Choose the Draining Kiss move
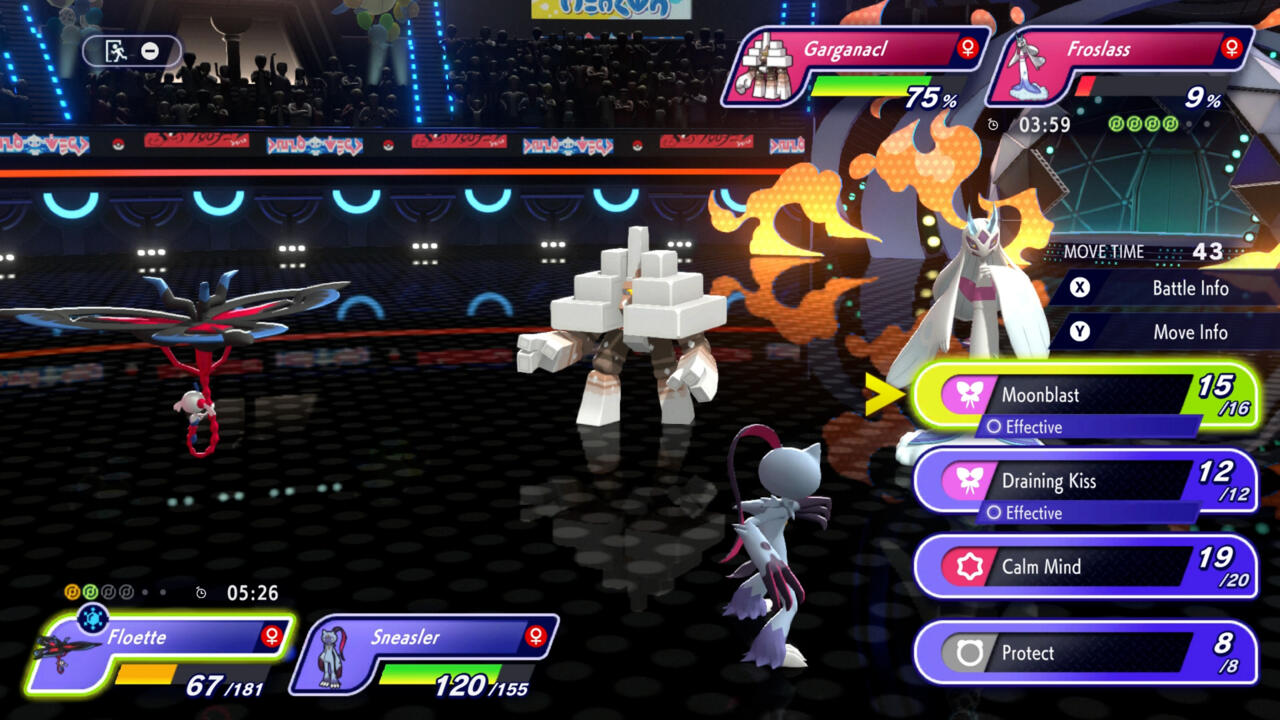 (1085, 481)
